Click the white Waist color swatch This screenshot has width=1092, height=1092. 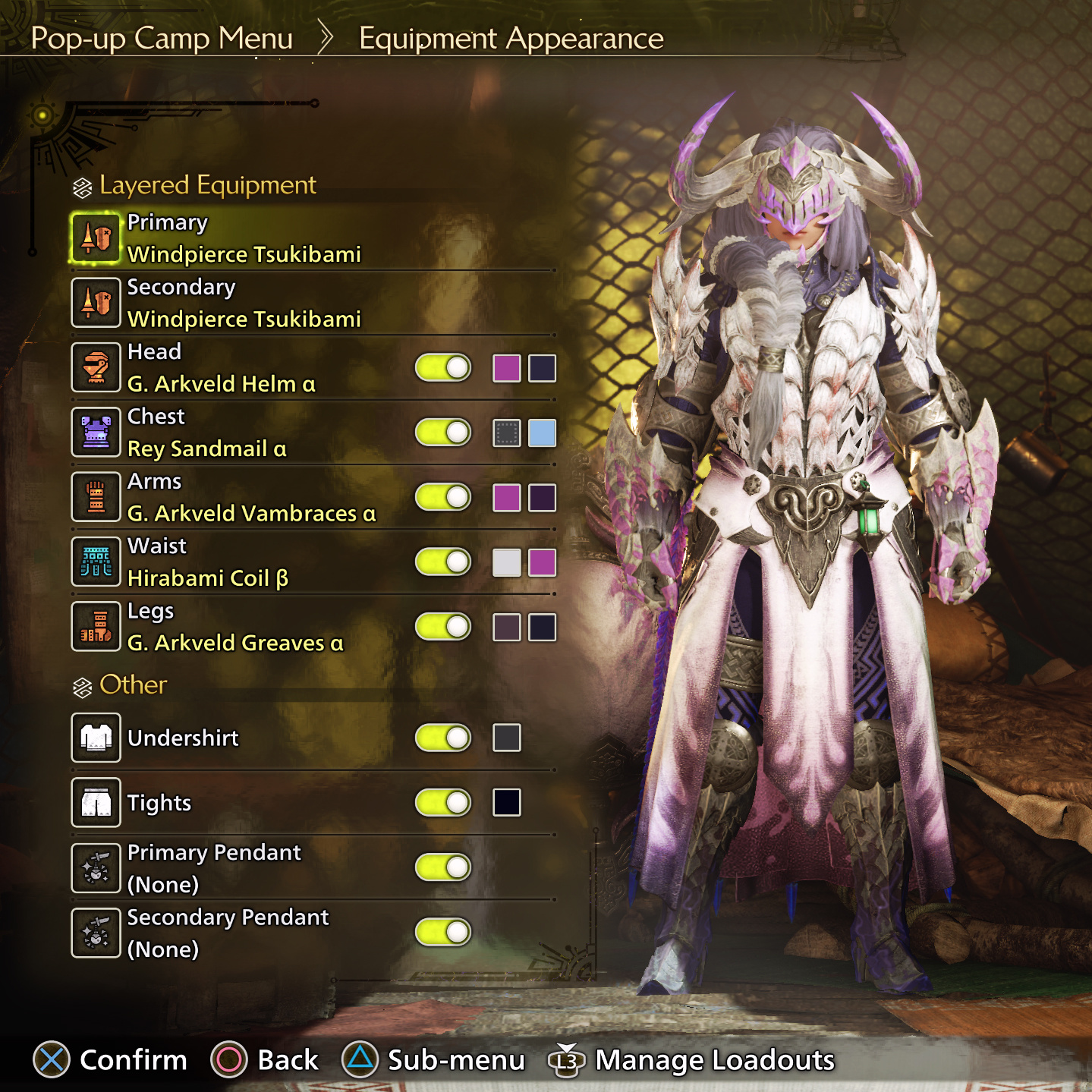(506, 562)
